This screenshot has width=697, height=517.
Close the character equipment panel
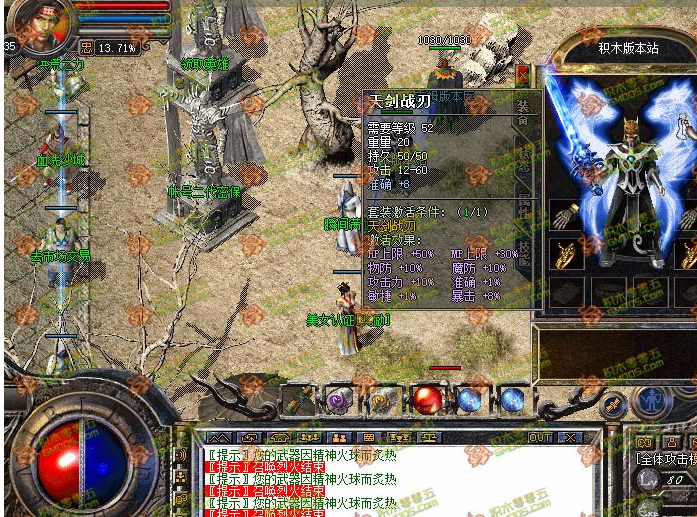pos(521,73)
